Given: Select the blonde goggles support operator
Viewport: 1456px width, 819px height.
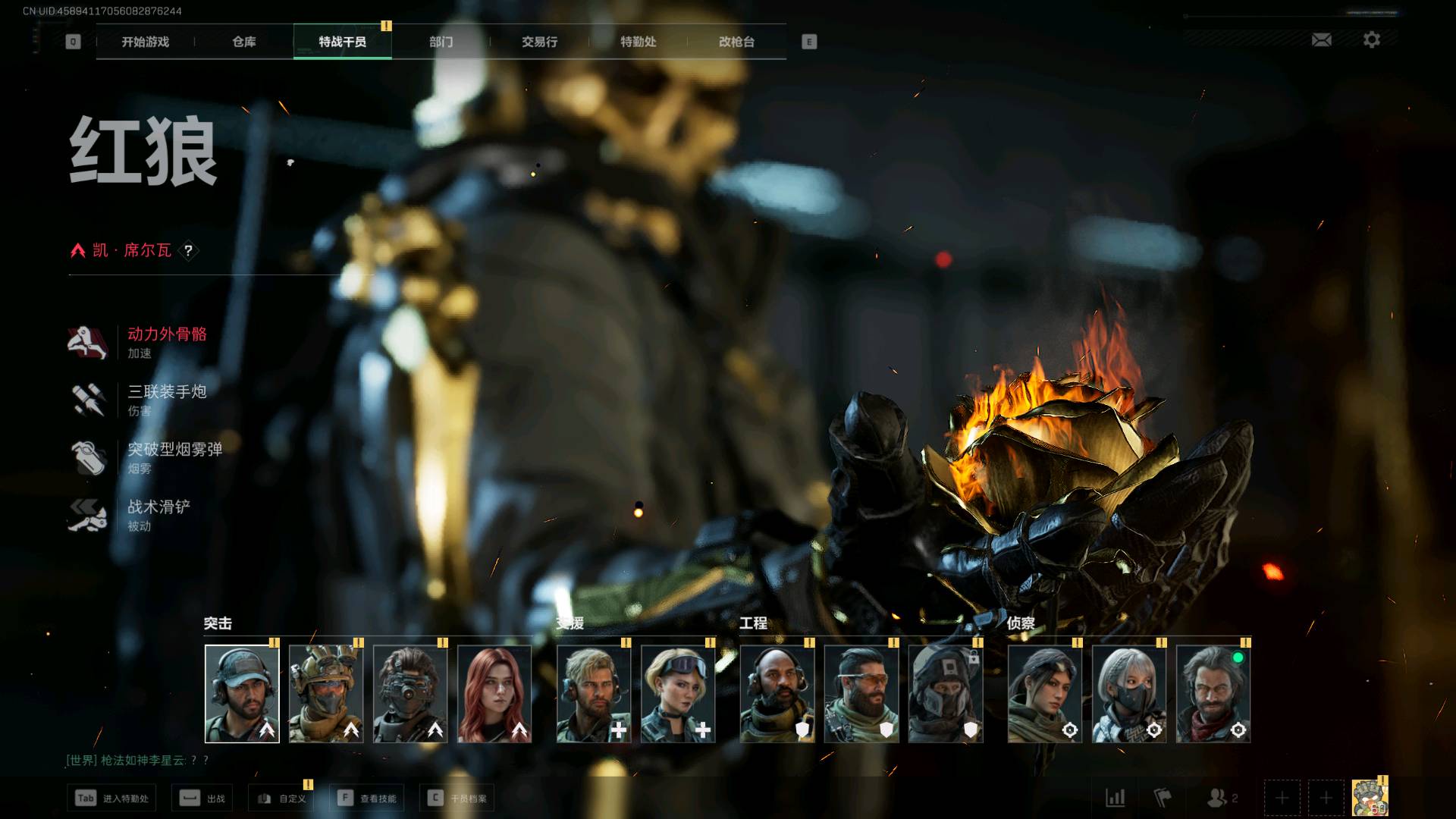Looking at the screenshot, I should pyautogui.click(x=678, y=694).
